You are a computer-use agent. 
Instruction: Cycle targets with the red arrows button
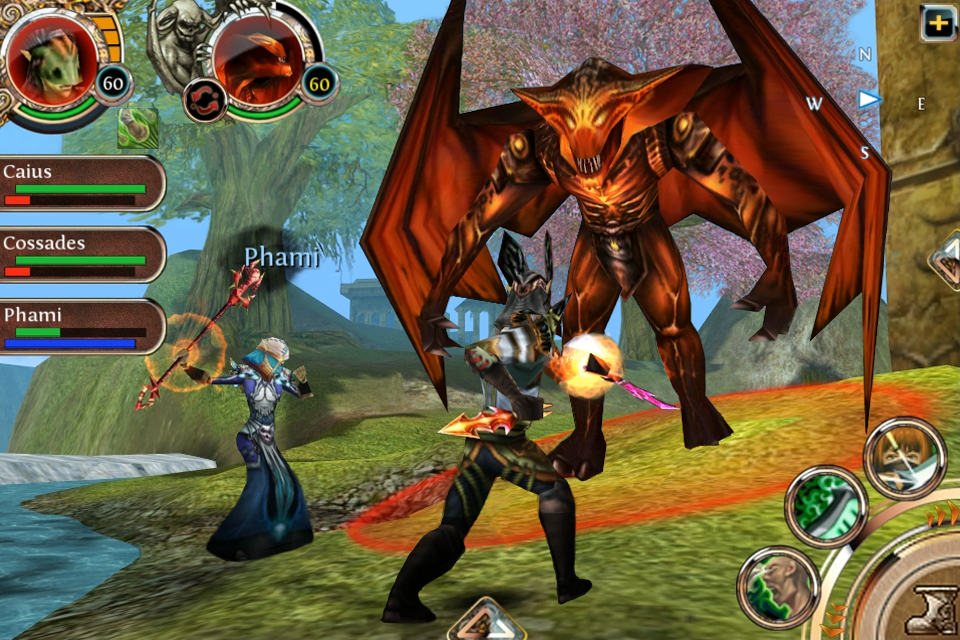204,101
